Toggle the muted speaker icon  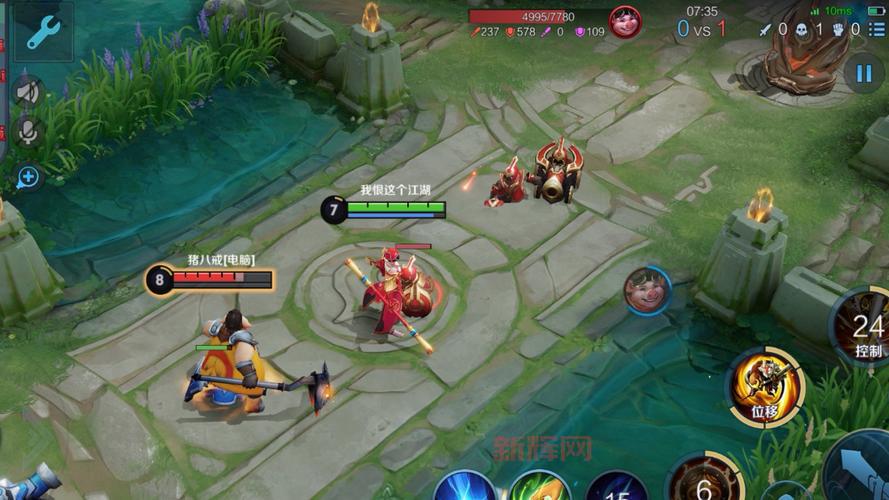(27, 92)
